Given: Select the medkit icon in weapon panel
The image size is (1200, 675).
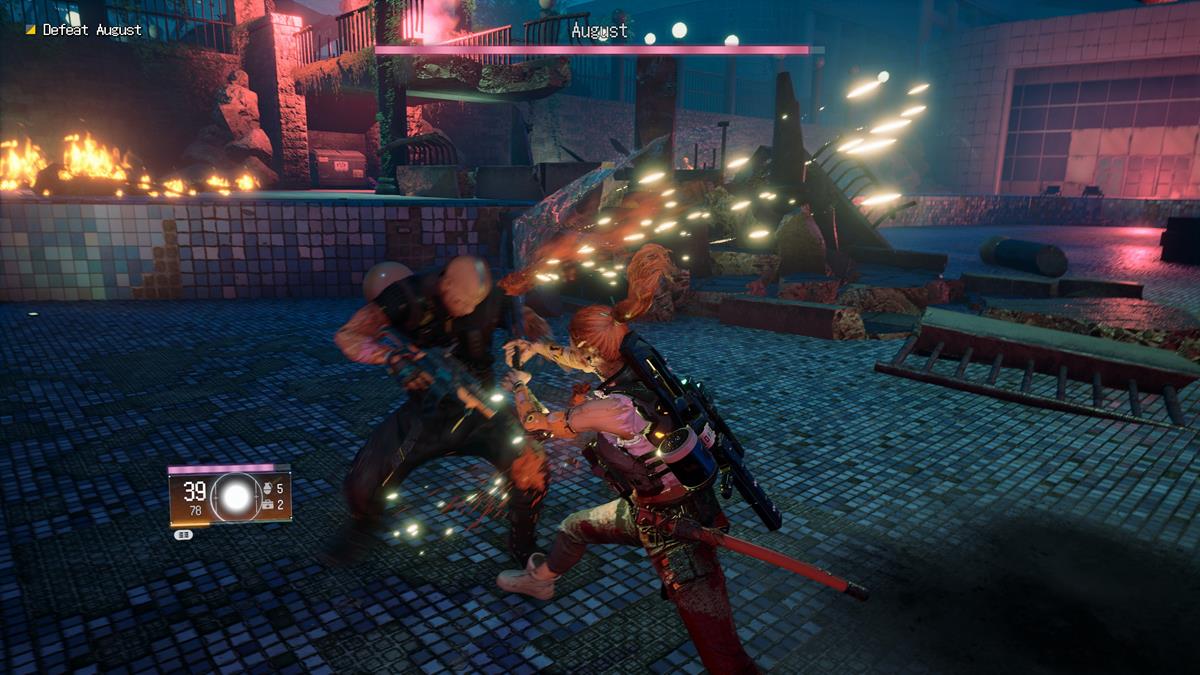Looking at the screenshot, I should pos(267,505).
